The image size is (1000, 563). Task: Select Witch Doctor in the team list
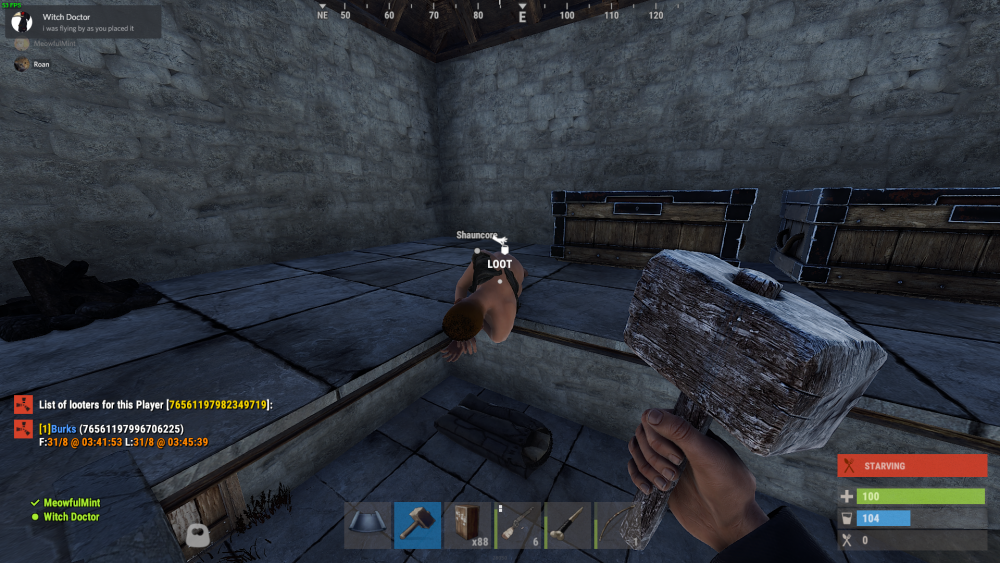(71, 517)
